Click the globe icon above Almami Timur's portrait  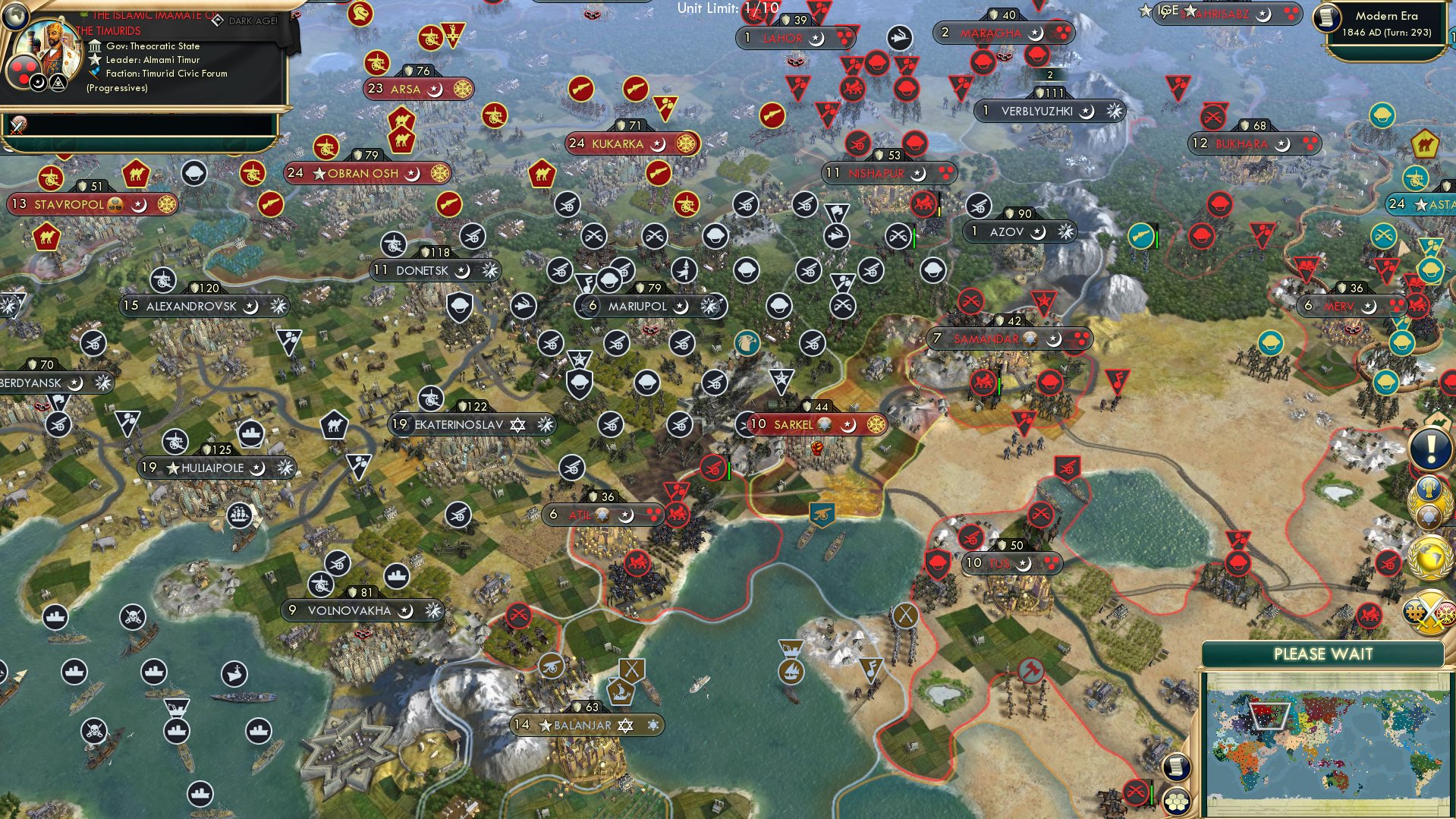pos(15,16)
